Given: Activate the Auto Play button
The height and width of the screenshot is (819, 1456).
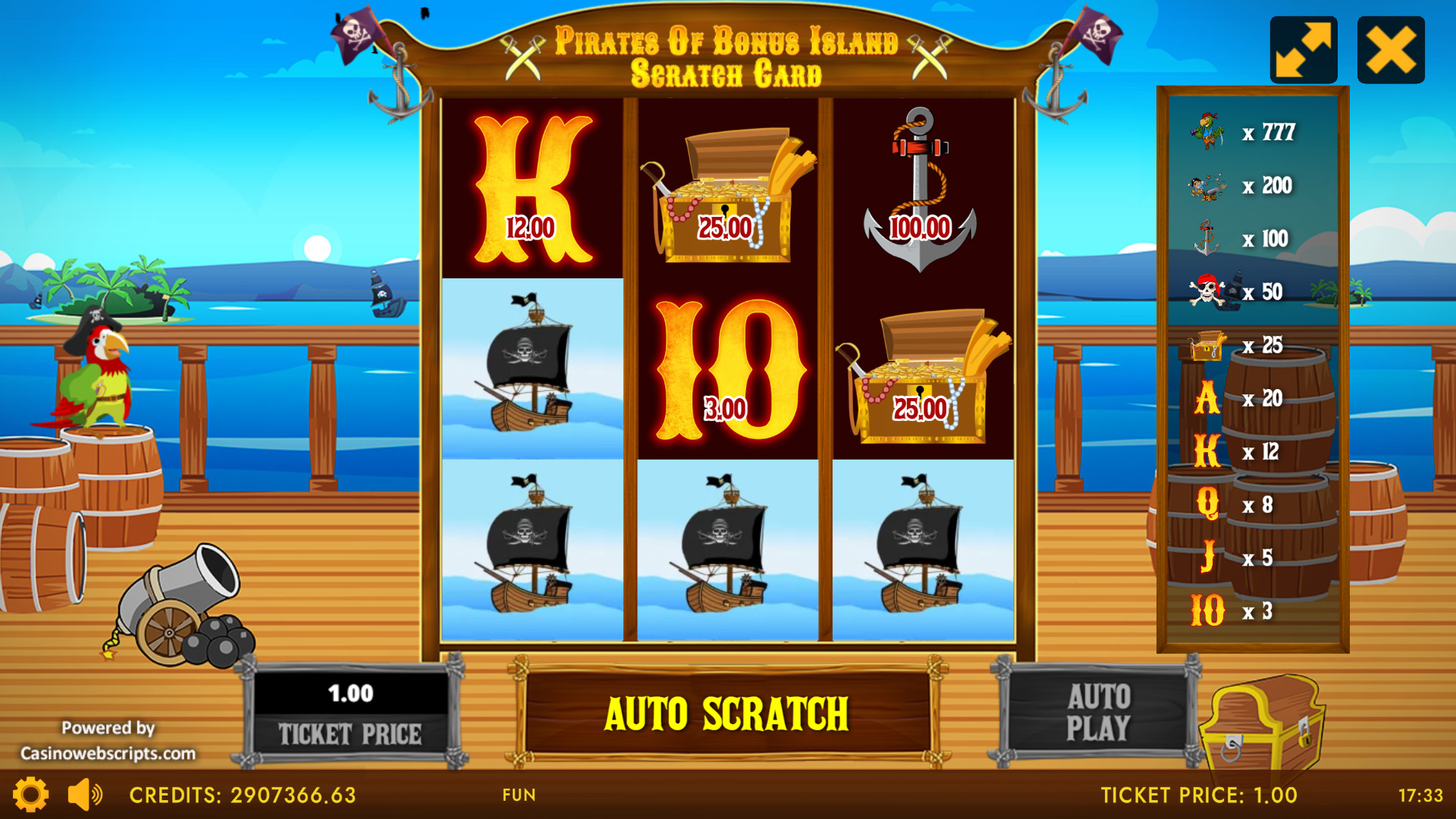Looking at the screenshot, I should (x=1097, y=712).
